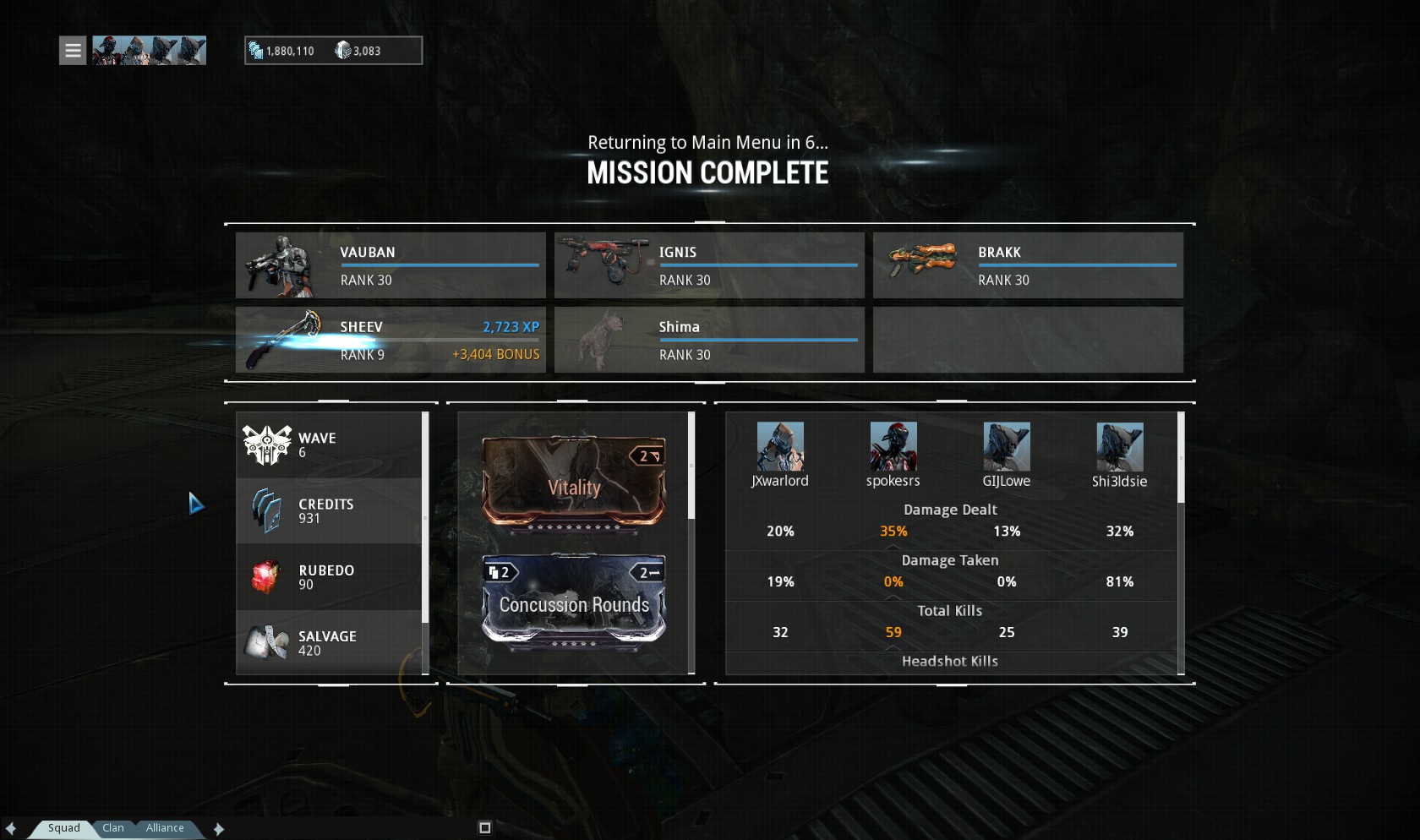Image resolution: width=1420 pixels, height=840 pixels.
Task: Choose the Vitality mod card
Action: coord(574,480)
